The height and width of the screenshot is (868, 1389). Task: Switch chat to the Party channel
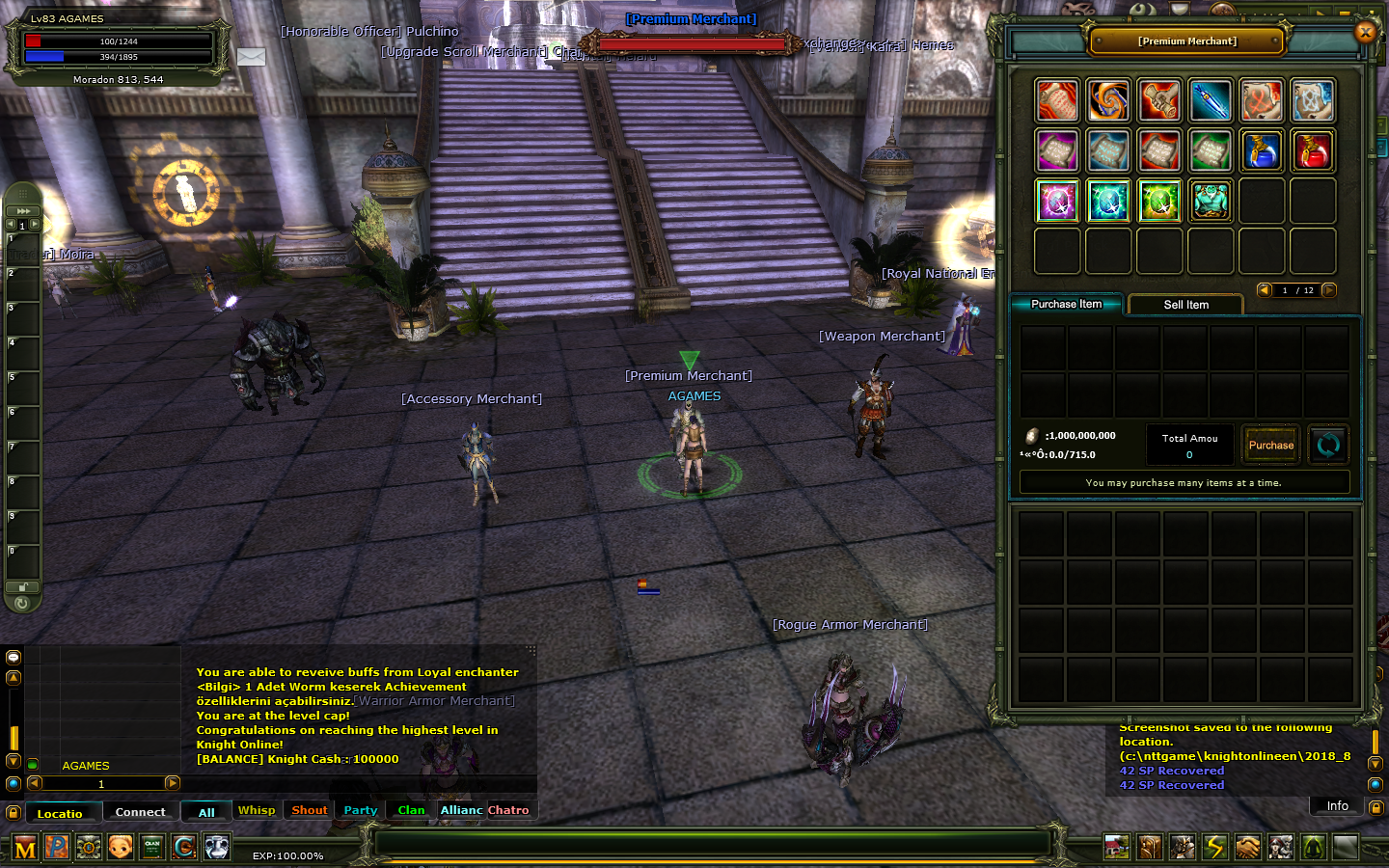pos(361,810)
